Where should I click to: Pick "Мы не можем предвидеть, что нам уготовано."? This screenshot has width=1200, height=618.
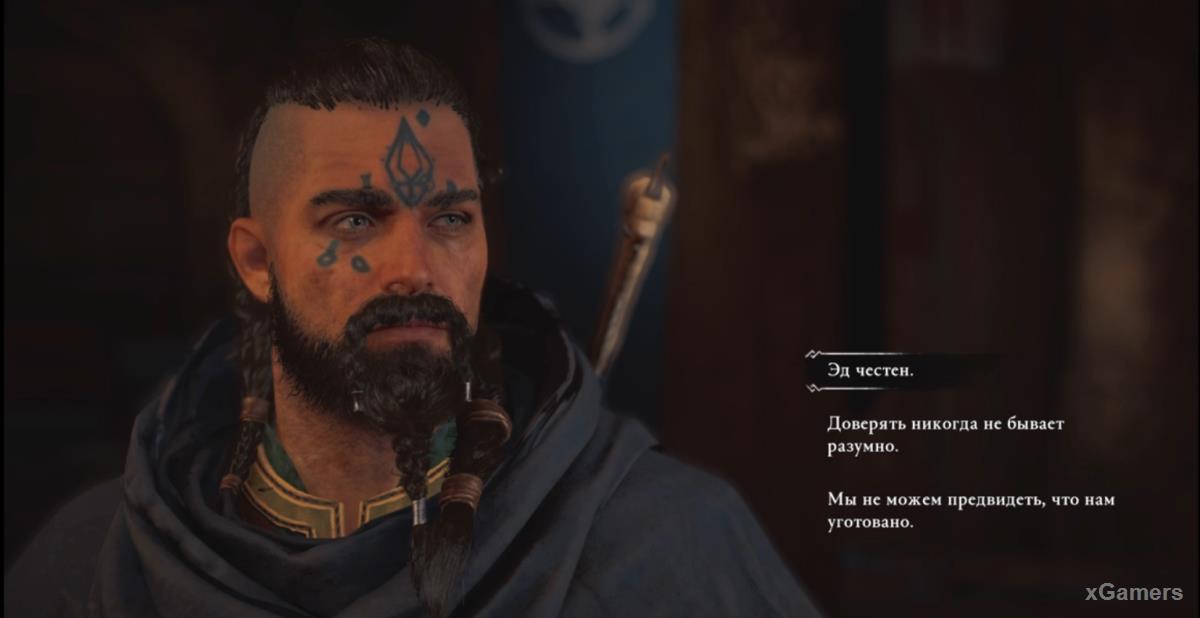tap(970, 510)
